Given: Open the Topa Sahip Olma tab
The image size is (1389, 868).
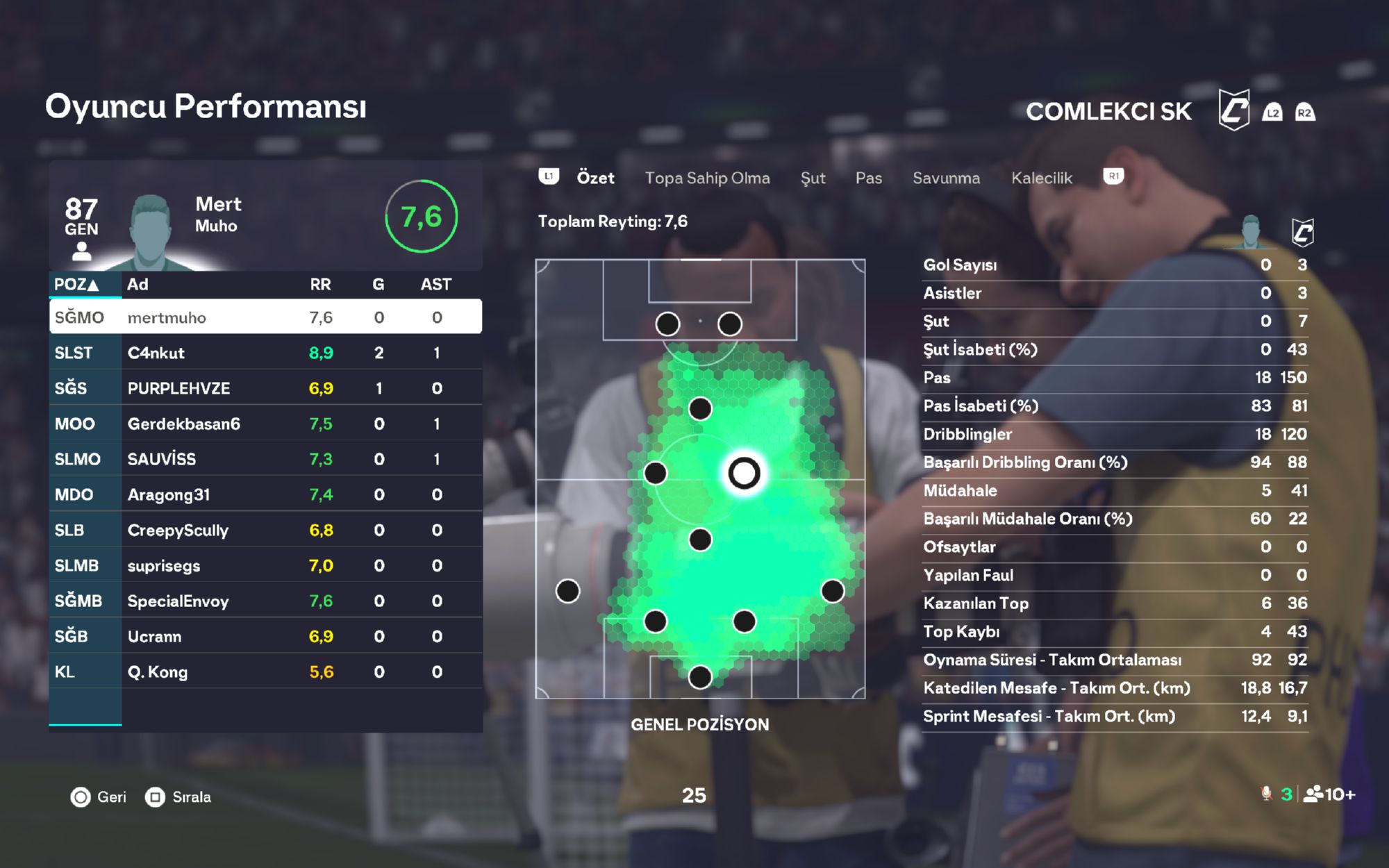Looking at the screenshot, I should pyautogui.click(x=707, y=178).
